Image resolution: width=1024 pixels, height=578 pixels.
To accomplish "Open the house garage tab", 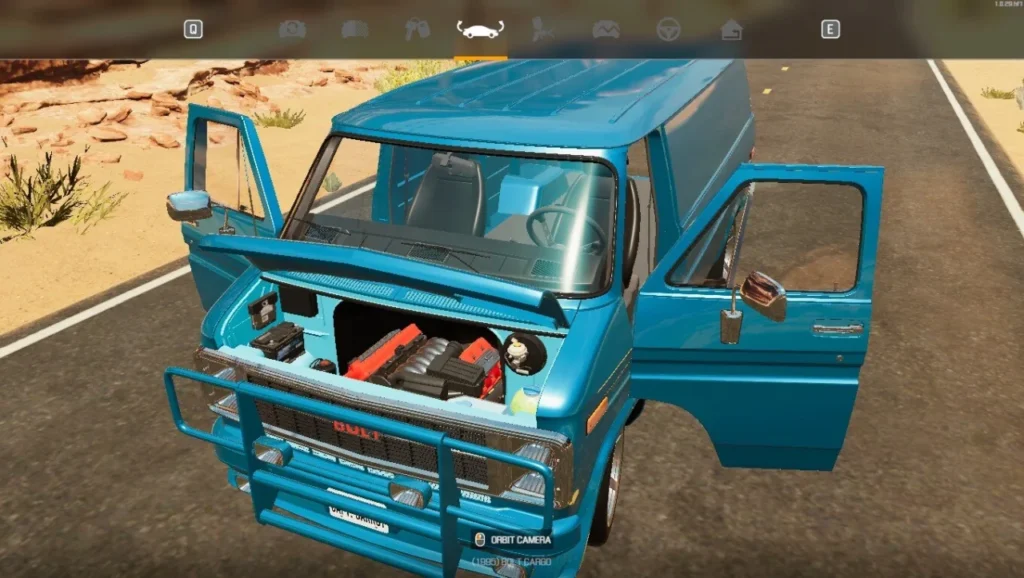I will pos(731,29).
